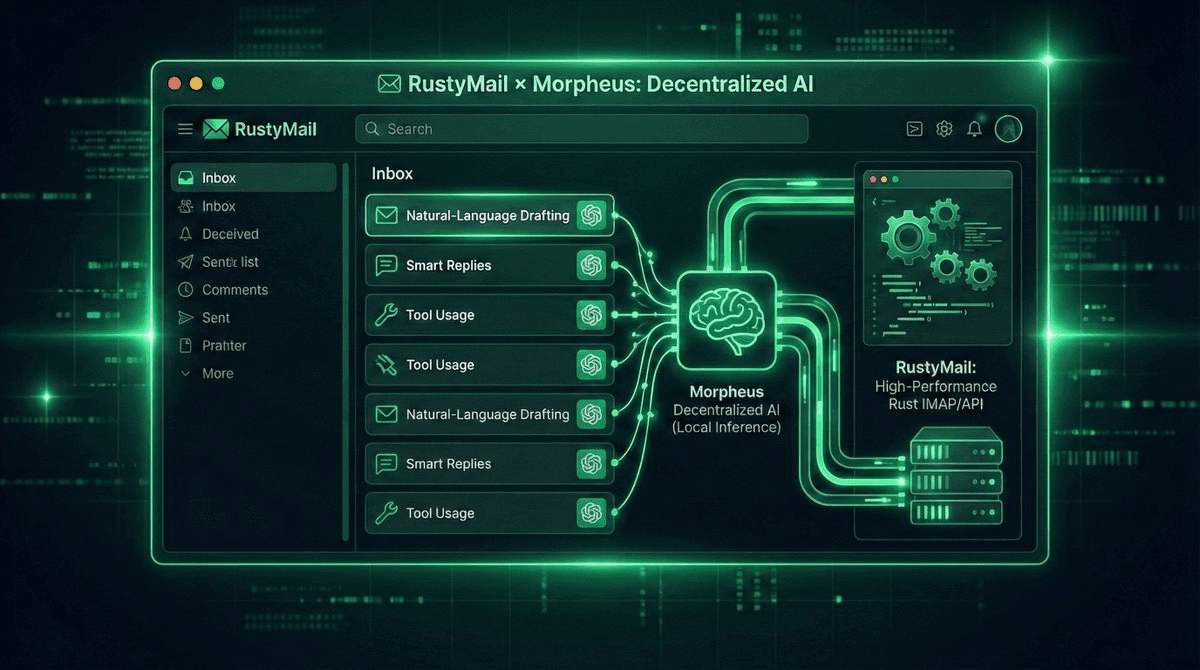Show notifications with the bell icon
1200x670 pixels.
click(975, 129)
